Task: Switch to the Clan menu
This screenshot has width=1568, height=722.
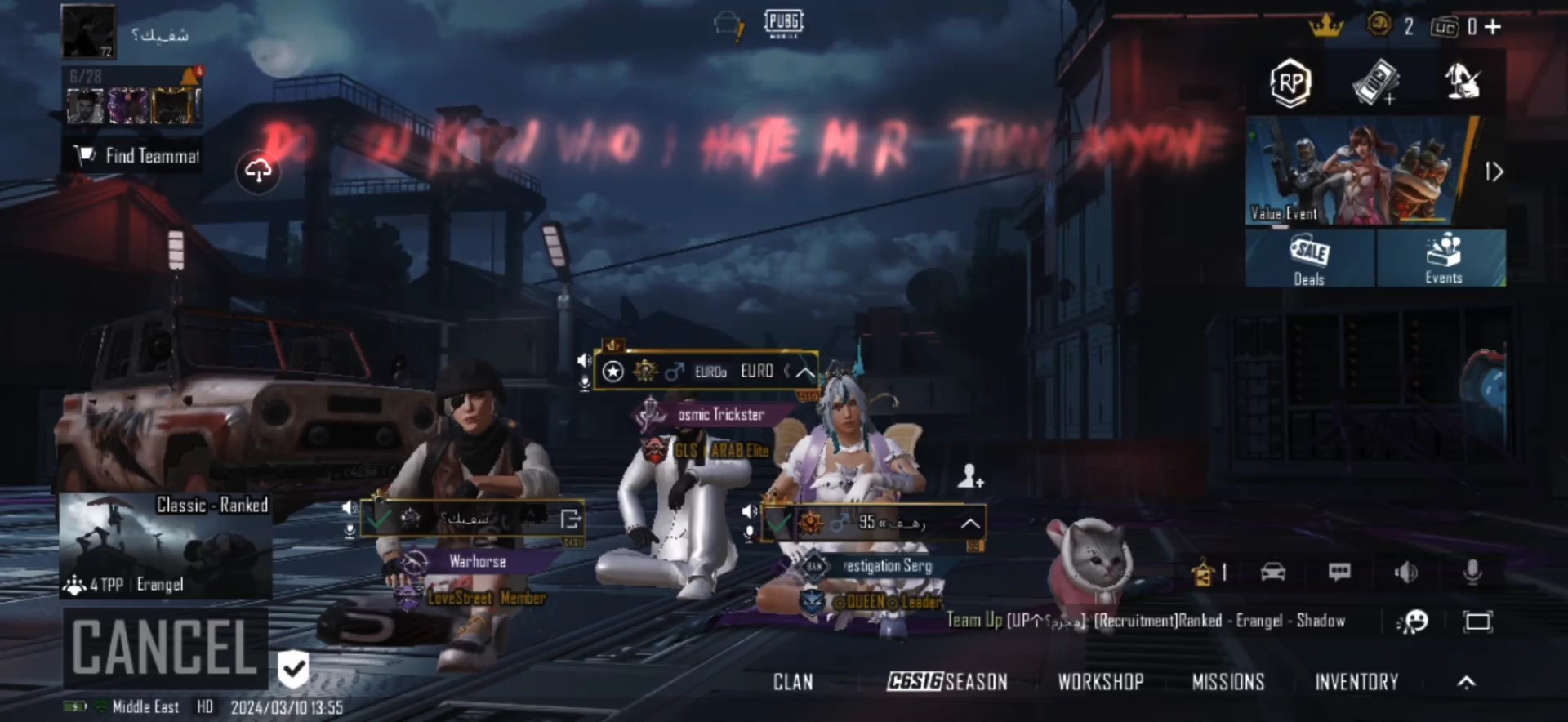Action: point(793,682)
